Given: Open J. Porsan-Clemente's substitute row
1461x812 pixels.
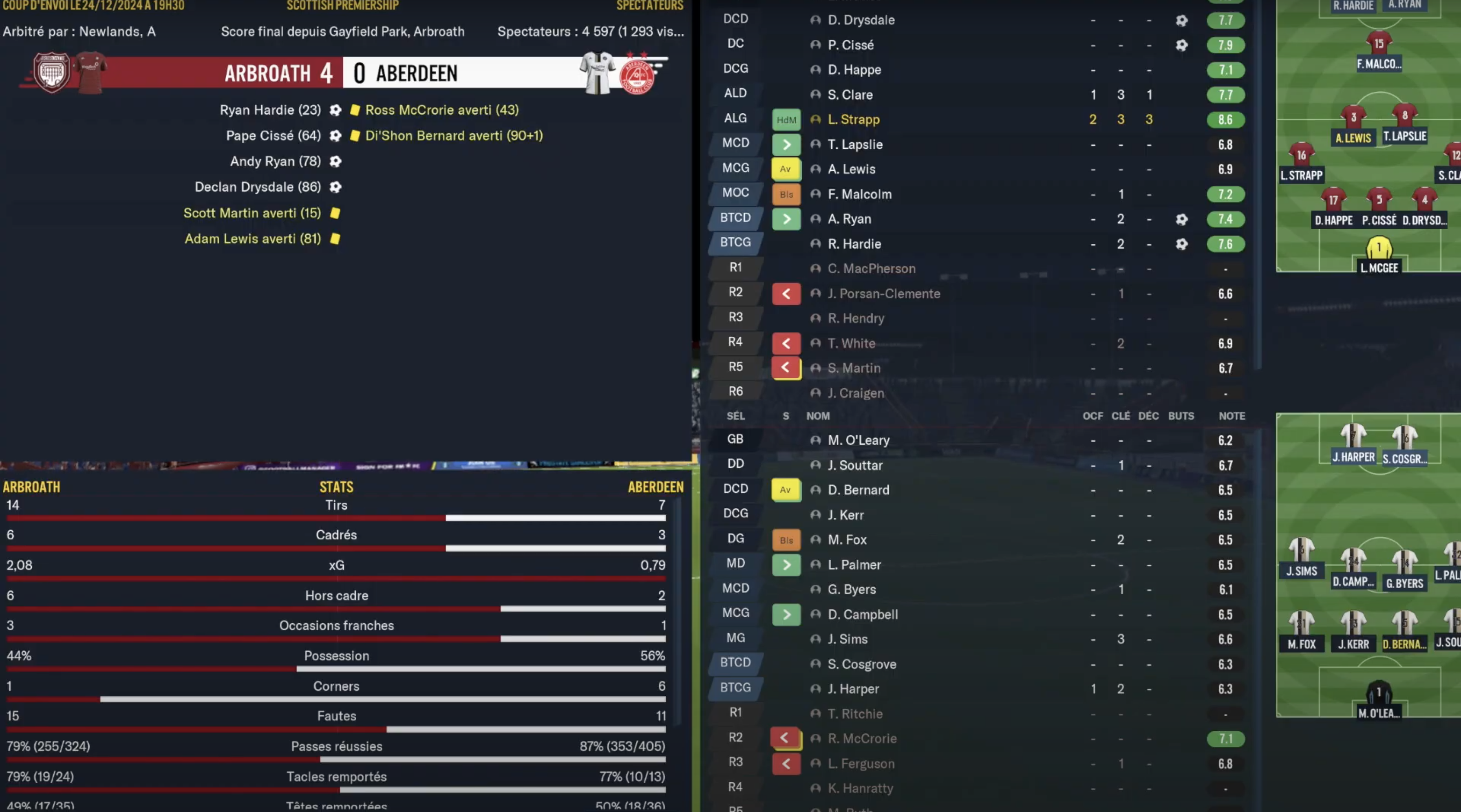Looking at the screenshot, I should coord(884,294).
